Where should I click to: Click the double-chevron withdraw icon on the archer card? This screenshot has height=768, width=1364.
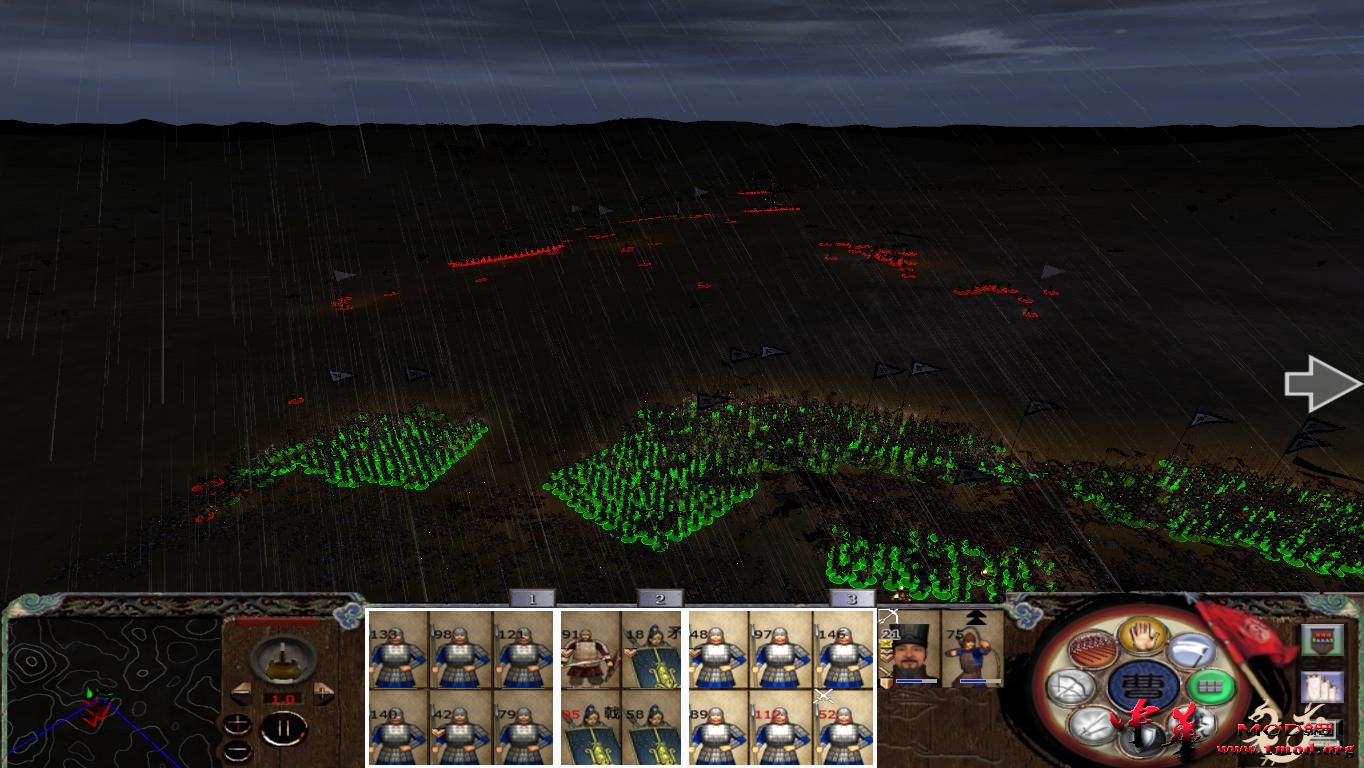coord(978,618)
